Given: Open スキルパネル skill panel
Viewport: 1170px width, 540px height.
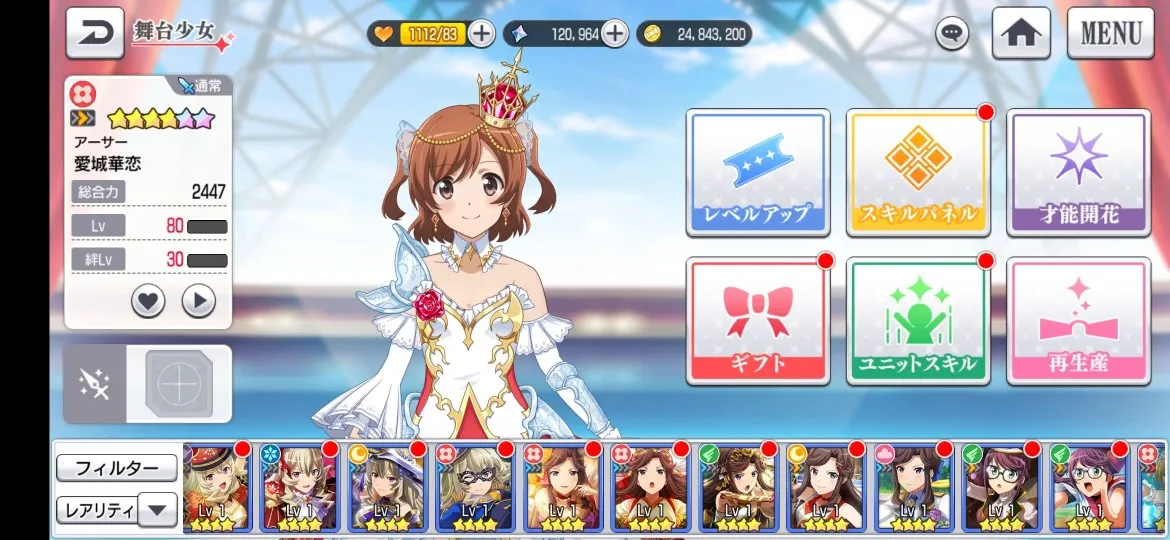Looking at the screenshot, I should coord(917,172).
